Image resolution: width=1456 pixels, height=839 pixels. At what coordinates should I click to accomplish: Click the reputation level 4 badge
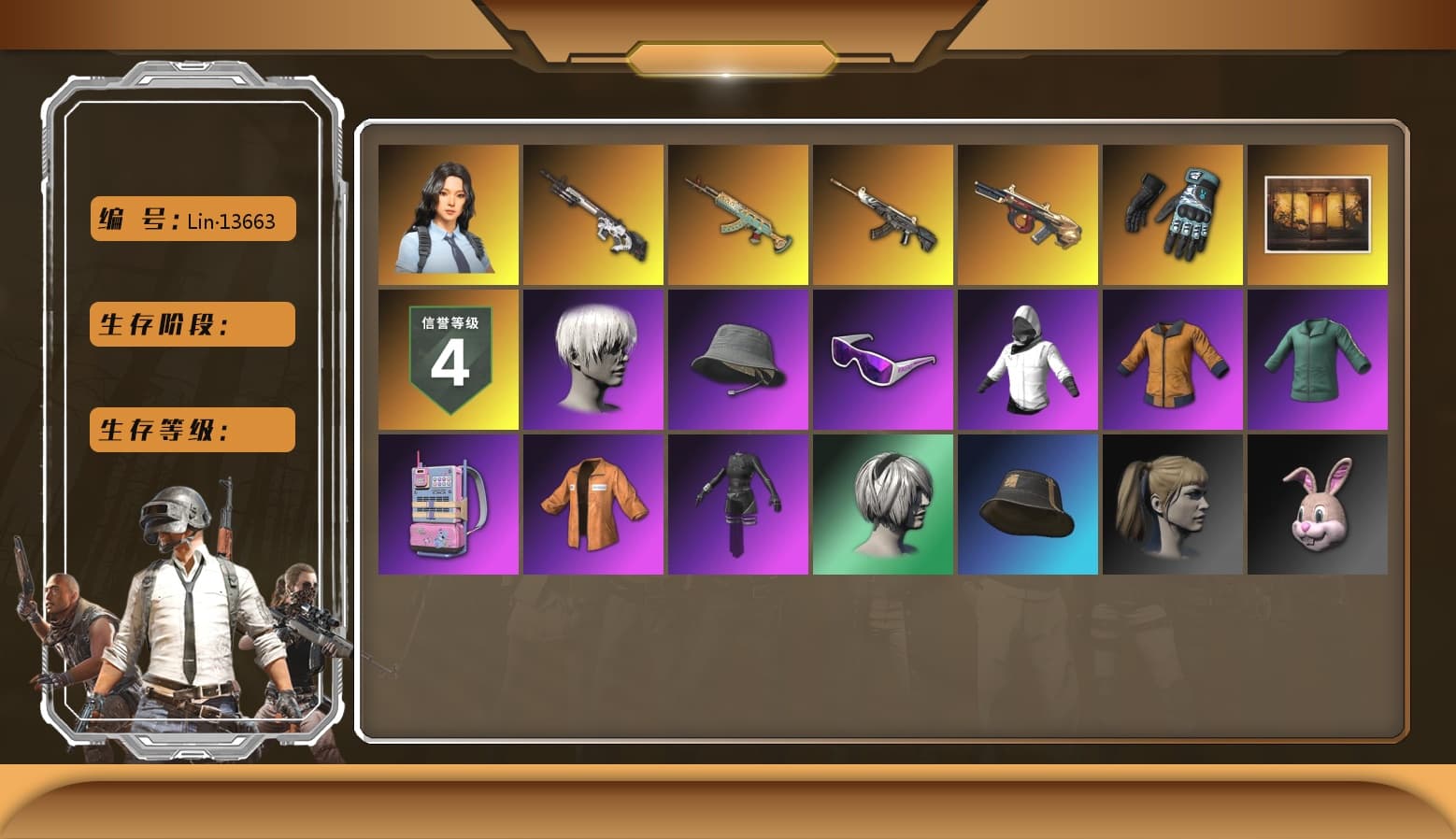pos(449,360)
